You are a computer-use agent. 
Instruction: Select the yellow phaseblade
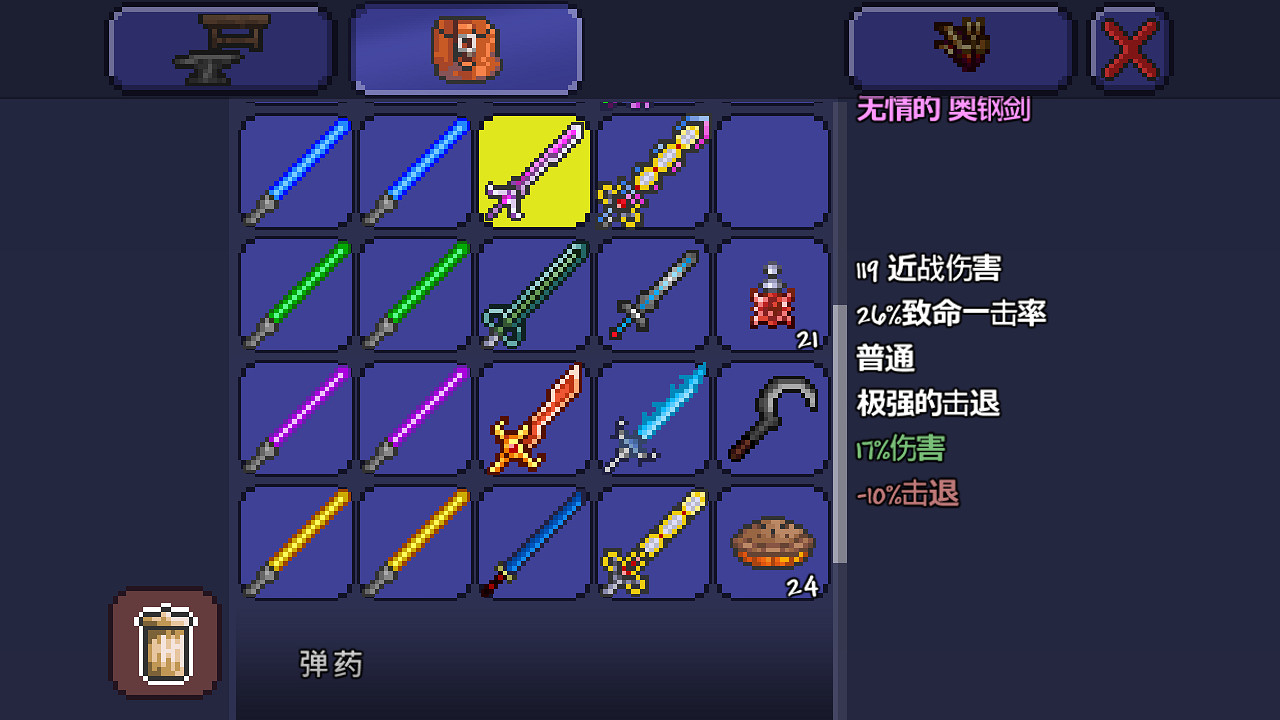pyautogui.click(x=293, y=545)
